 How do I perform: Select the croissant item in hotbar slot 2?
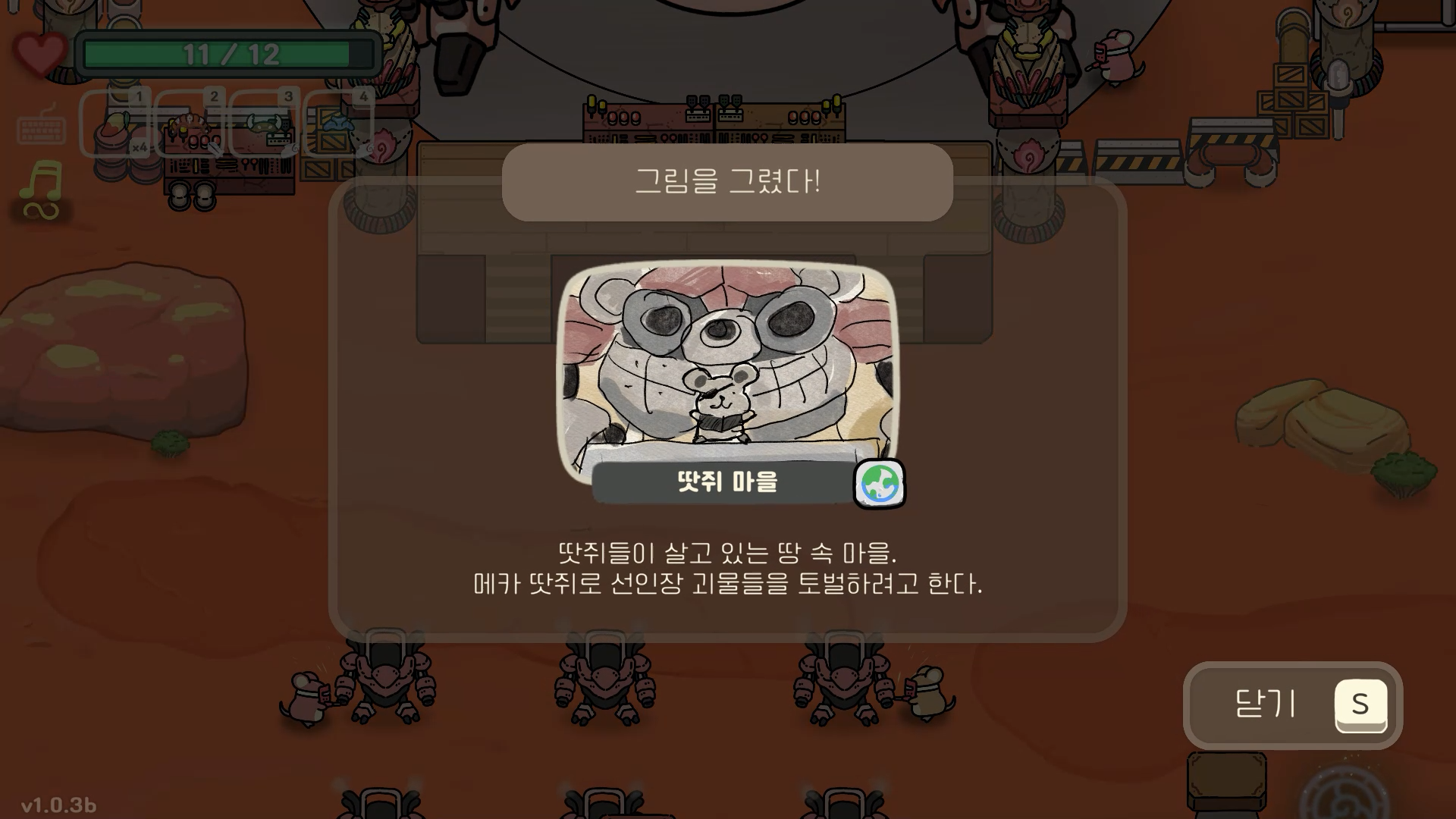point(190,124)
